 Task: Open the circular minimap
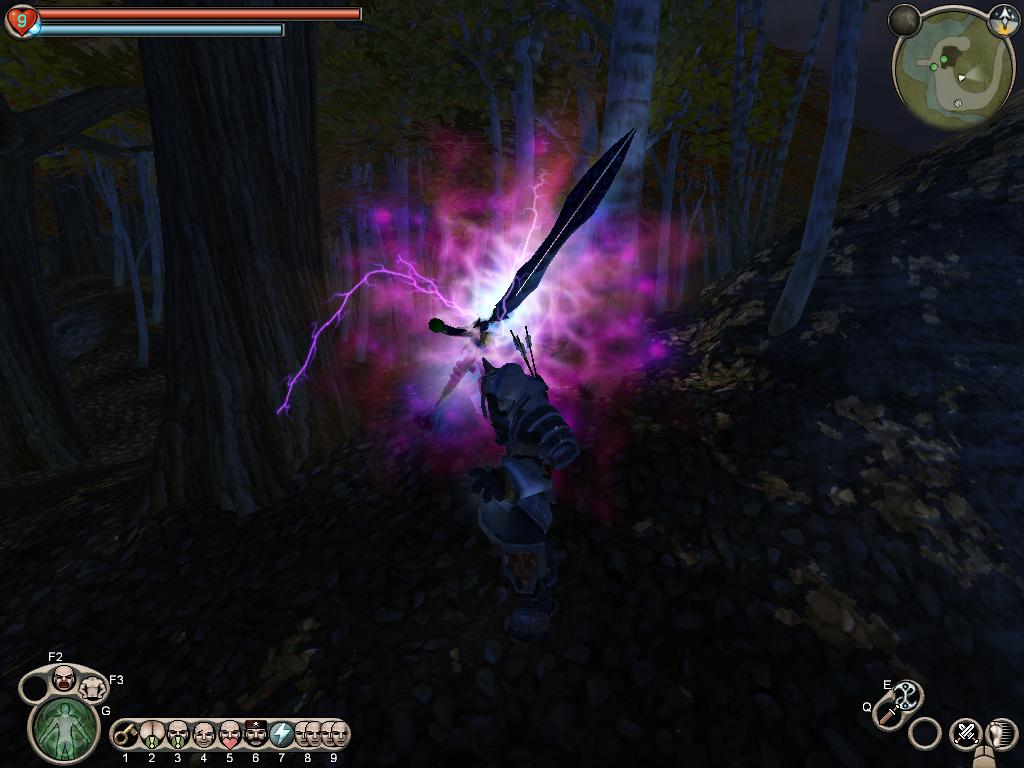[x=951, y=69]
